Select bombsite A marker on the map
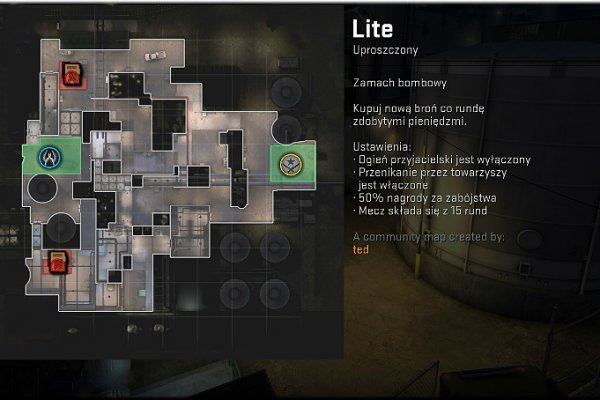The image size is (600, 400). [x=73, y=73]
